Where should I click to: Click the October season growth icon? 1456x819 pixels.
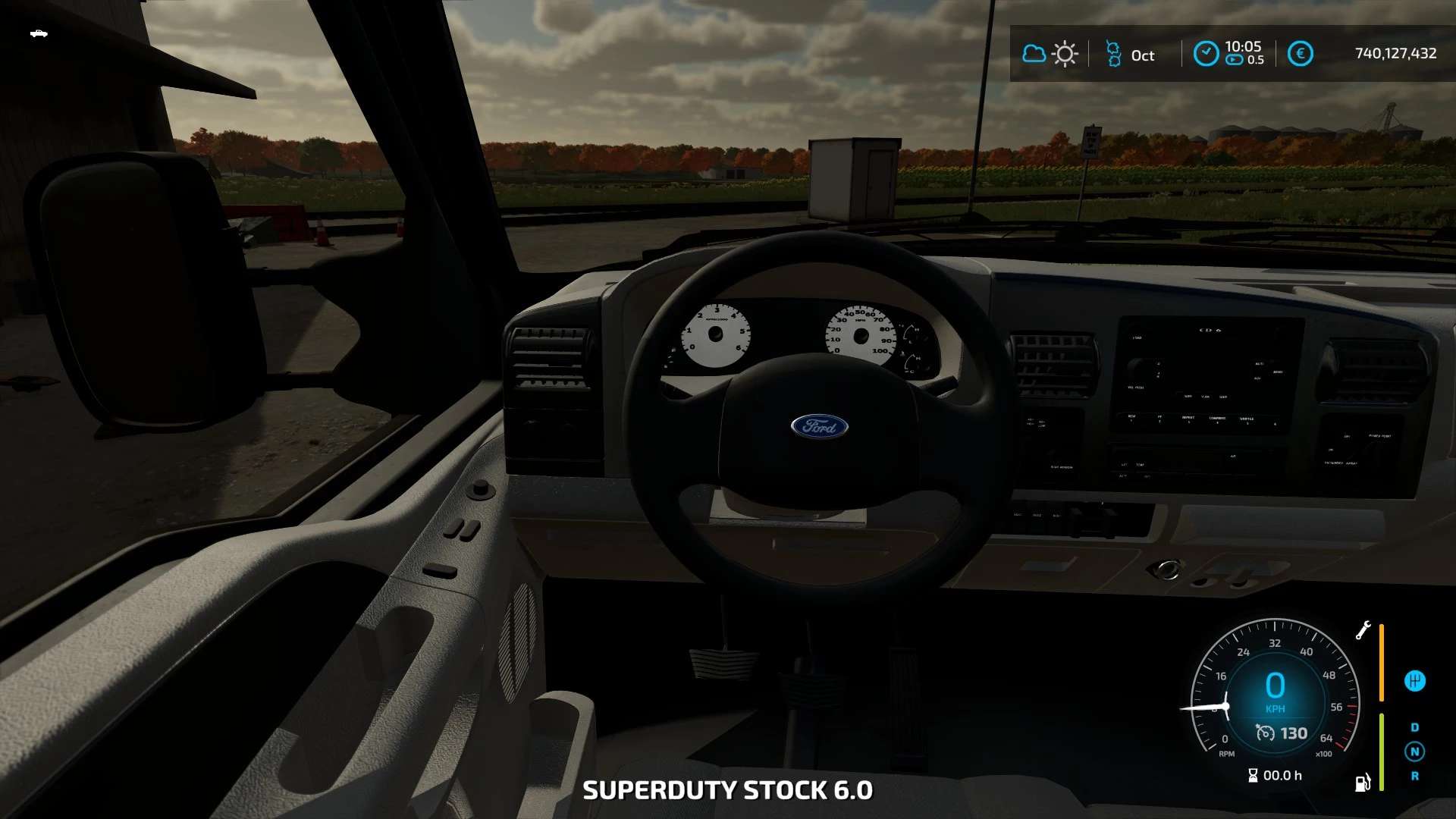[x=1113, y=54]
